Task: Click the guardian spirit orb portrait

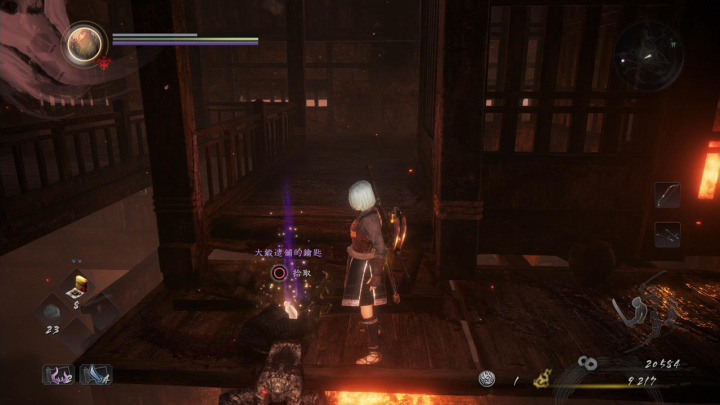Action: [85, 42]
